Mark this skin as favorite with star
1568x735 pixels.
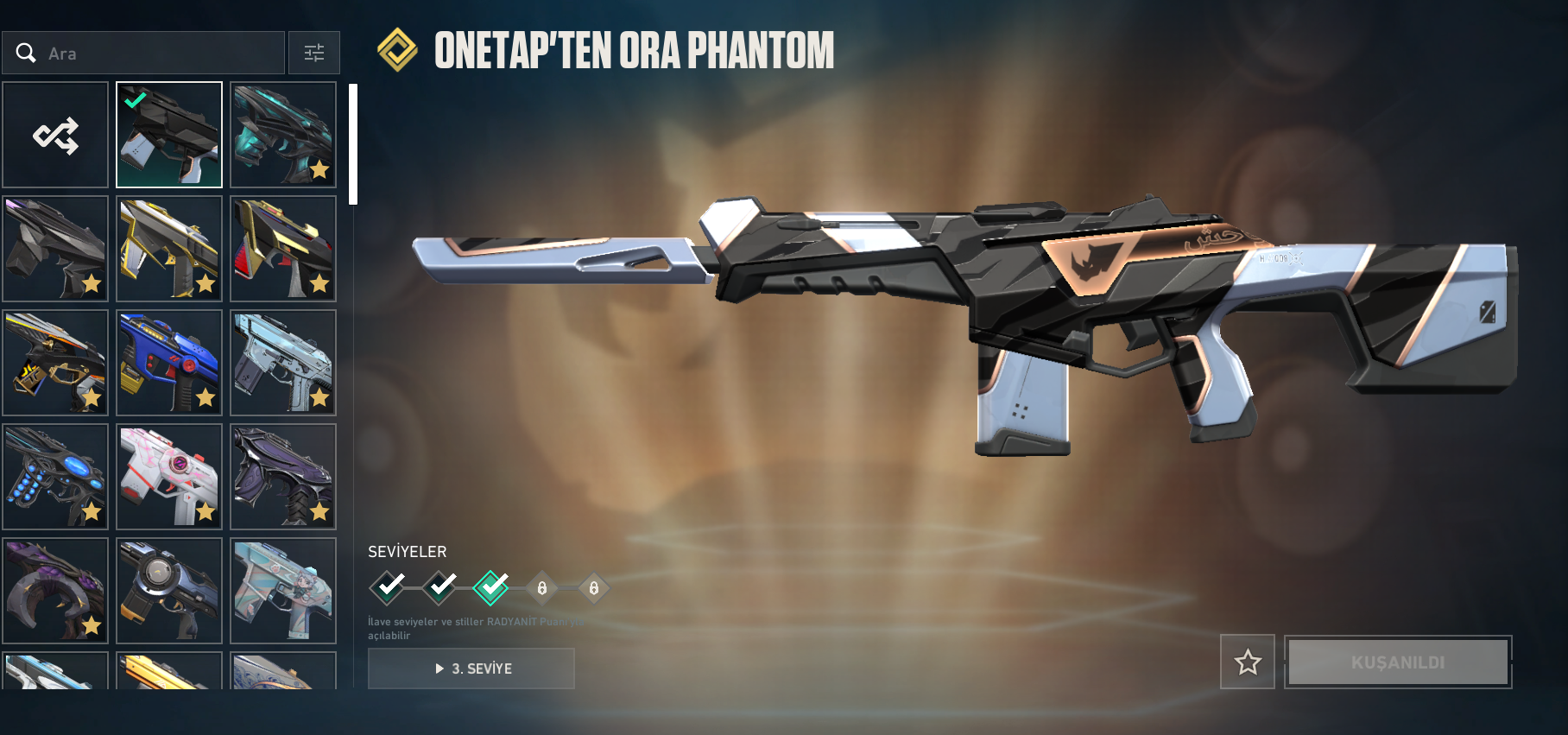click(x=1248, y=662)
